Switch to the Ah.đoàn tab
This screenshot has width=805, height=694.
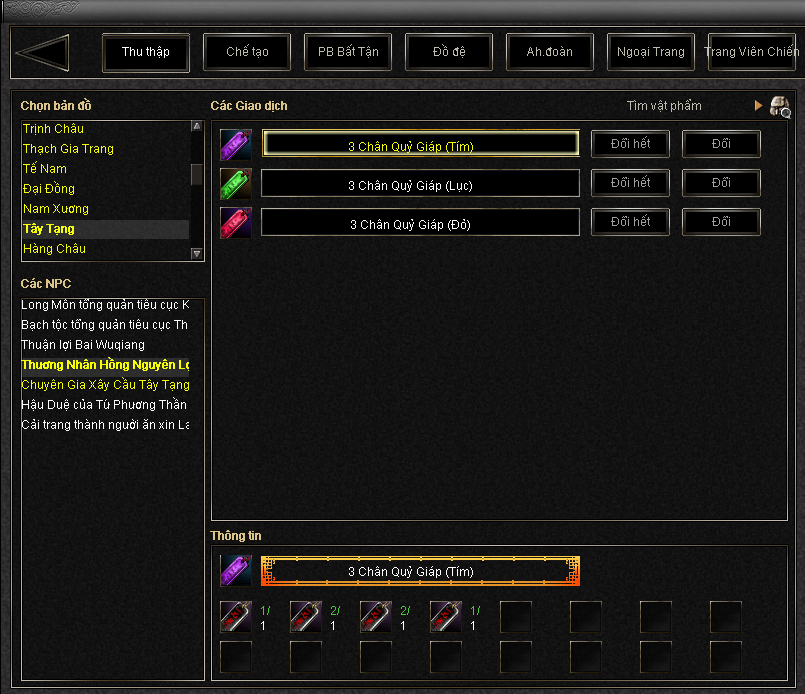550,52
